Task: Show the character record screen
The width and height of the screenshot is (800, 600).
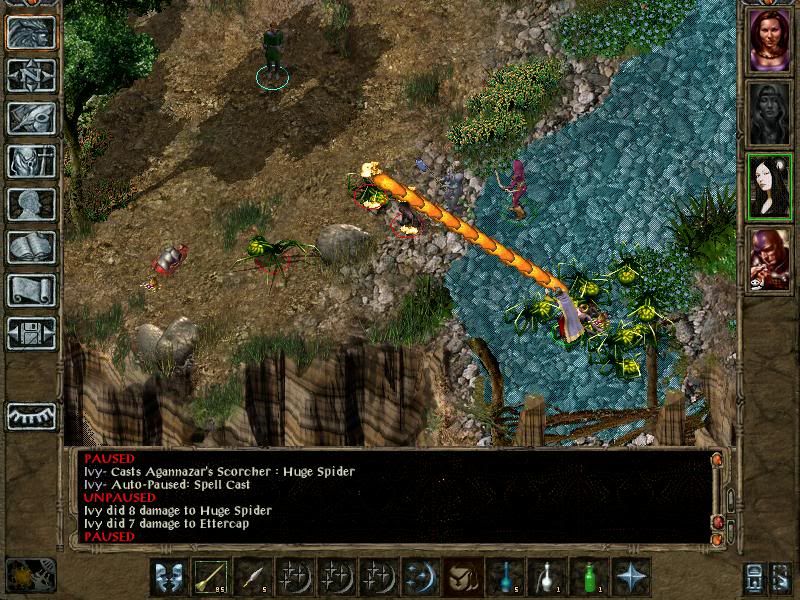Action: [31, 204]
